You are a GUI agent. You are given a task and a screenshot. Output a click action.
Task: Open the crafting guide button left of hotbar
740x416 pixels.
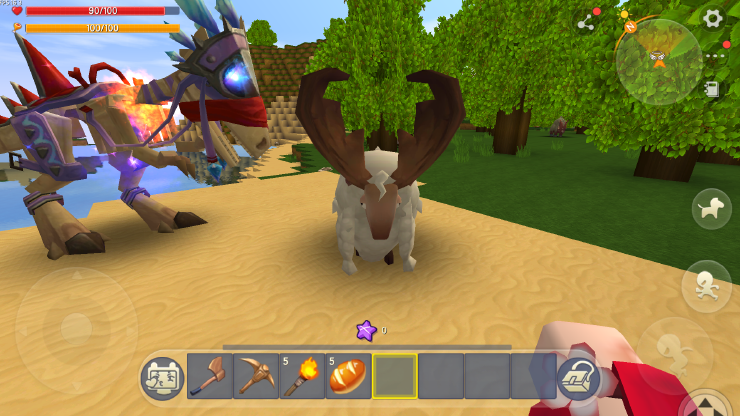point(162,378)
